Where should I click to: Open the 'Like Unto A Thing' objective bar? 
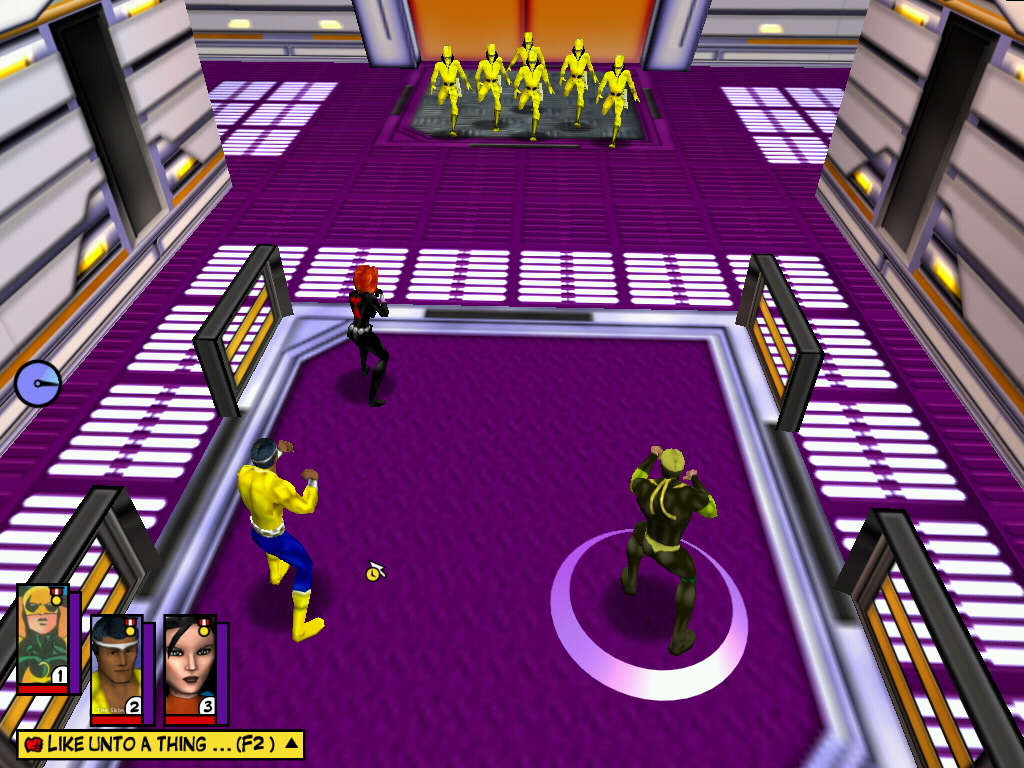(x=150, y=744)
